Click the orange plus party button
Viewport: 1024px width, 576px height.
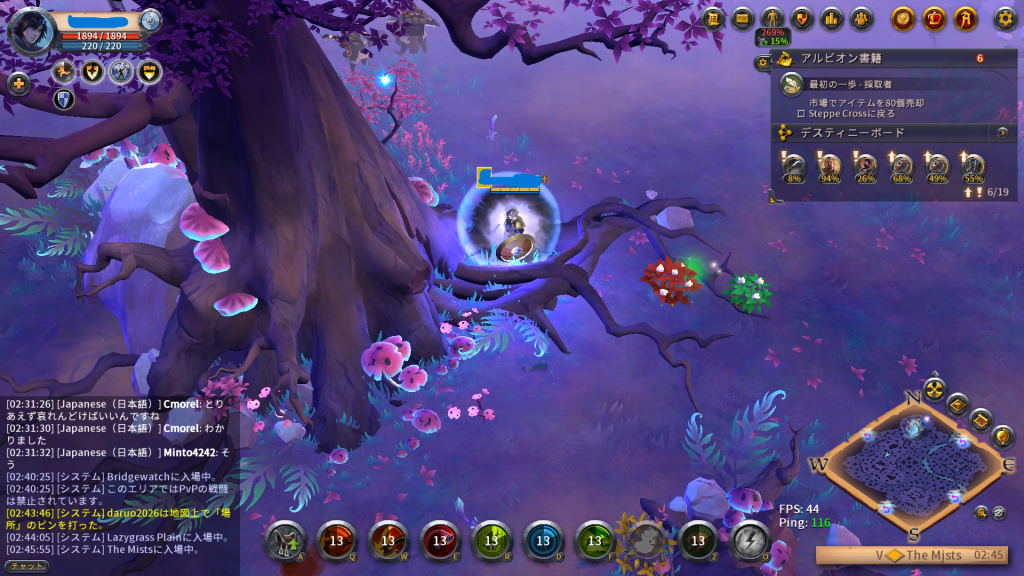click(x=18, y=83)
